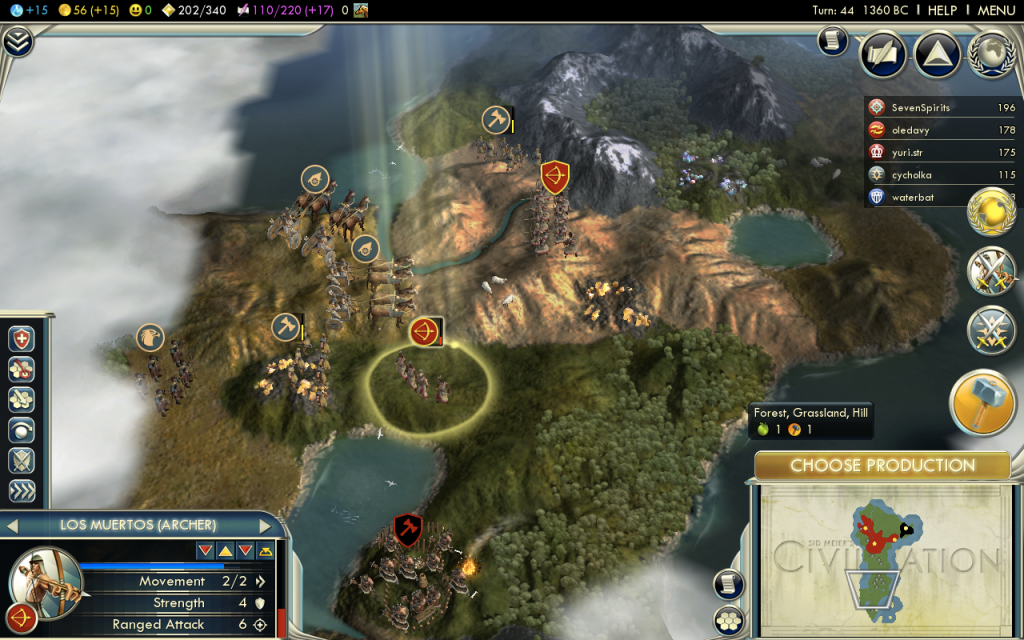
Task: Open the social policies triangle button
Action: point(938,54)
